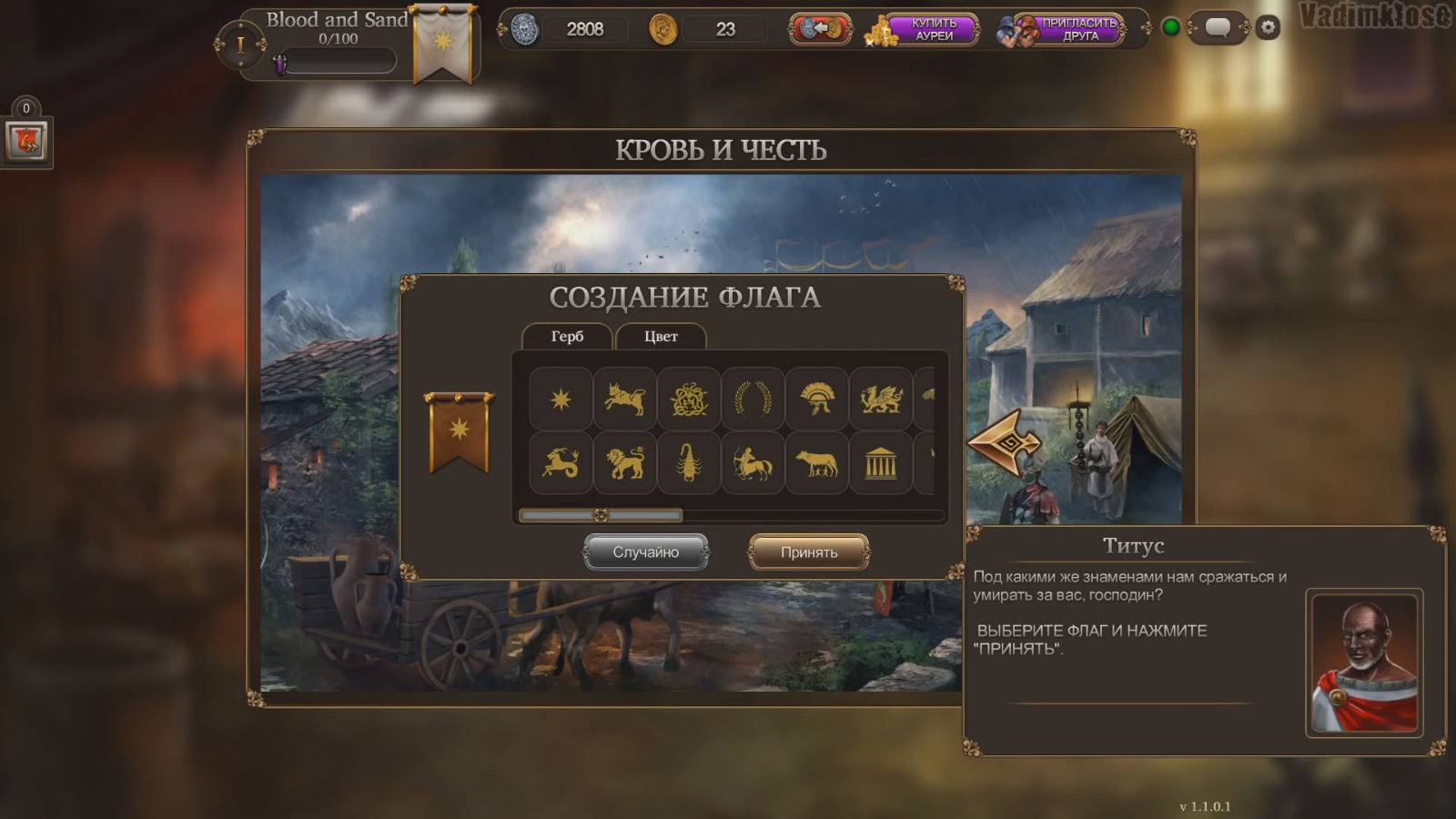Click the emblem list horizontal scrollbar
Viewport: 1456px width, 819px height.
pyautogui.click(x=601, y=515)
